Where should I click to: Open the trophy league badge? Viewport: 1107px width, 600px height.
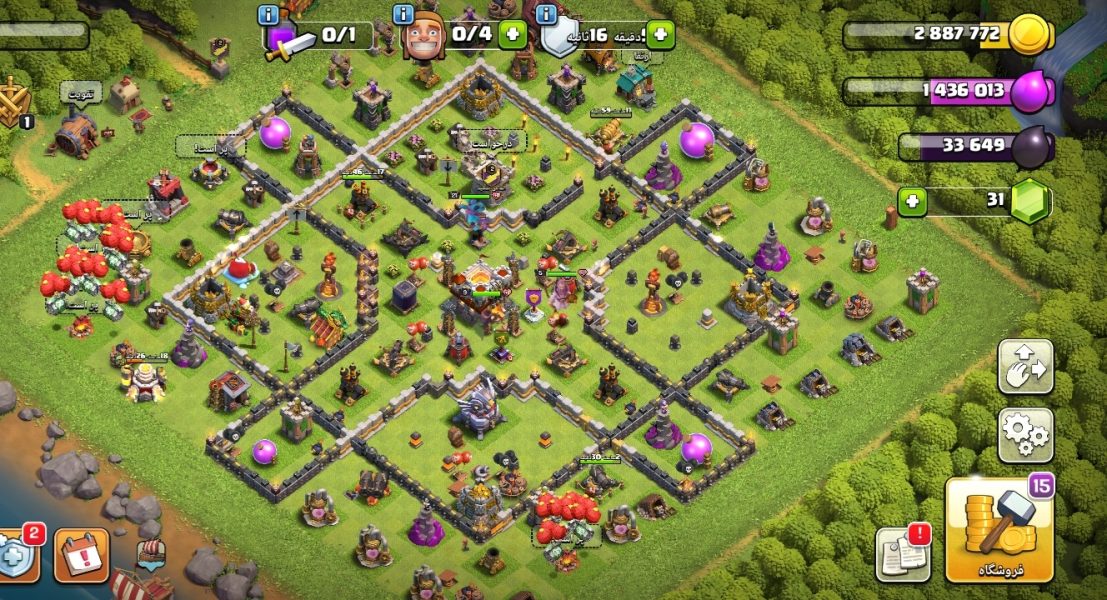pos(13,103)
